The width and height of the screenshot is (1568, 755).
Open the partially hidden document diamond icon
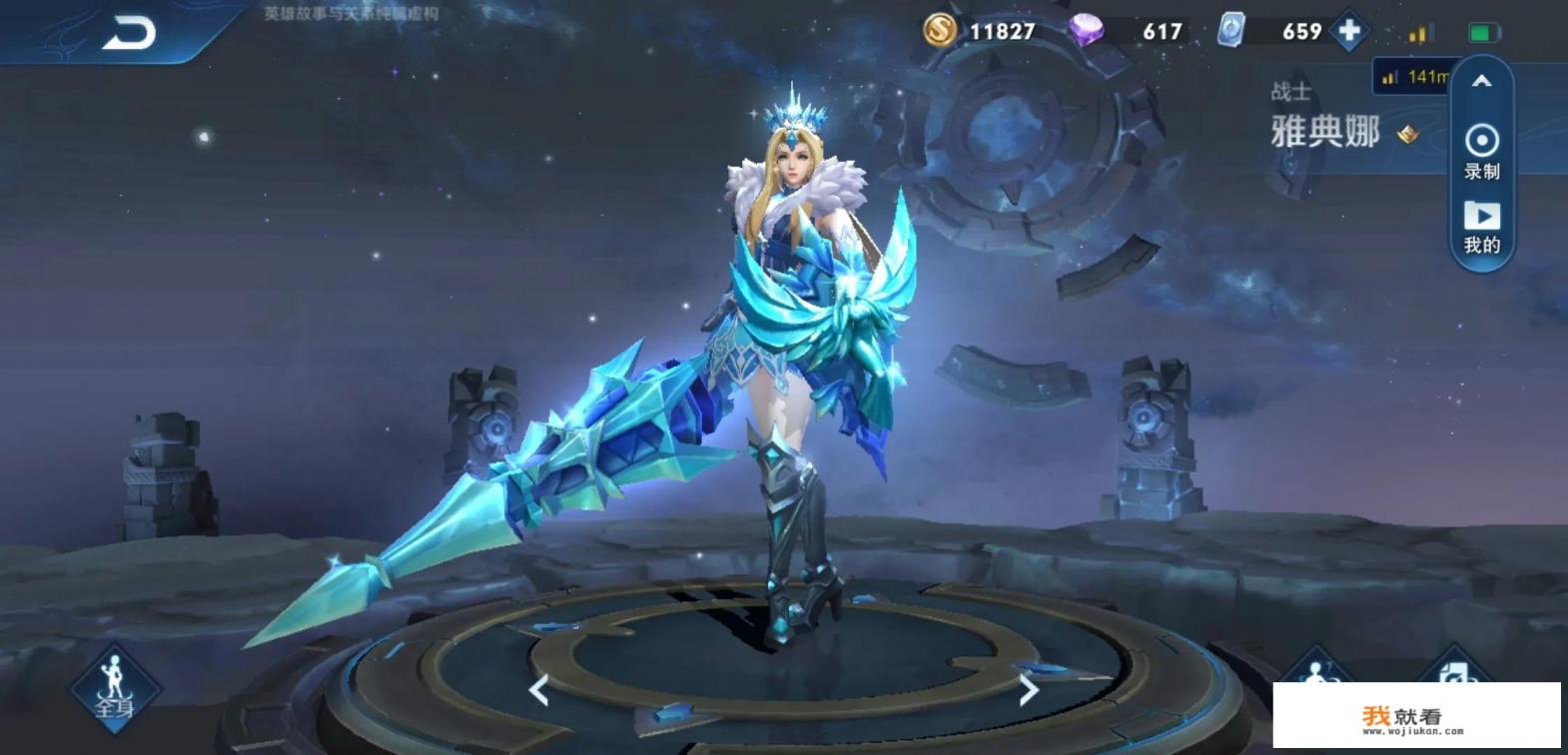click(1454, 669)
